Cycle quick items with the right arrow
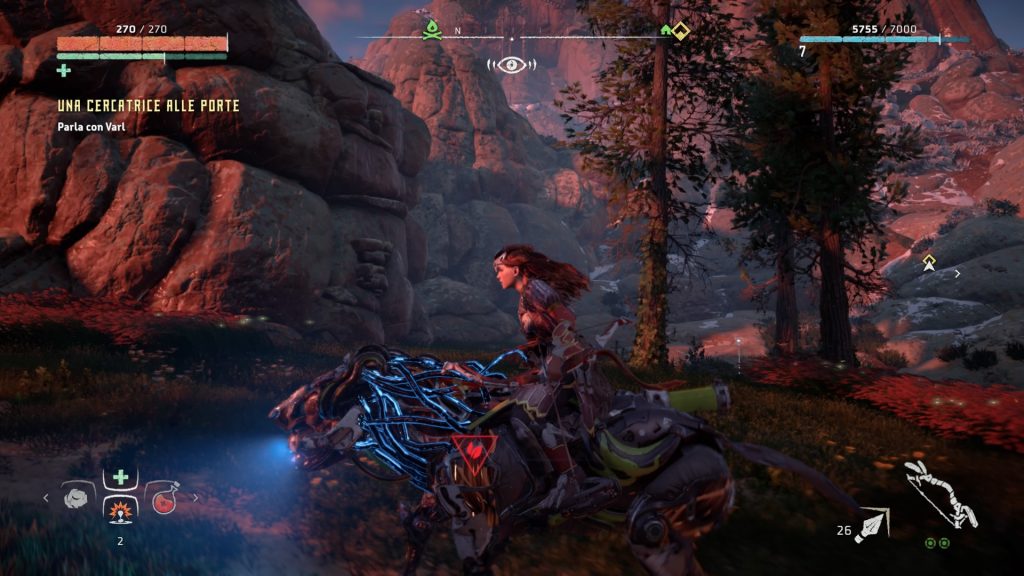The height and width of the screenshot is (576, 1024). pos(194,497)
